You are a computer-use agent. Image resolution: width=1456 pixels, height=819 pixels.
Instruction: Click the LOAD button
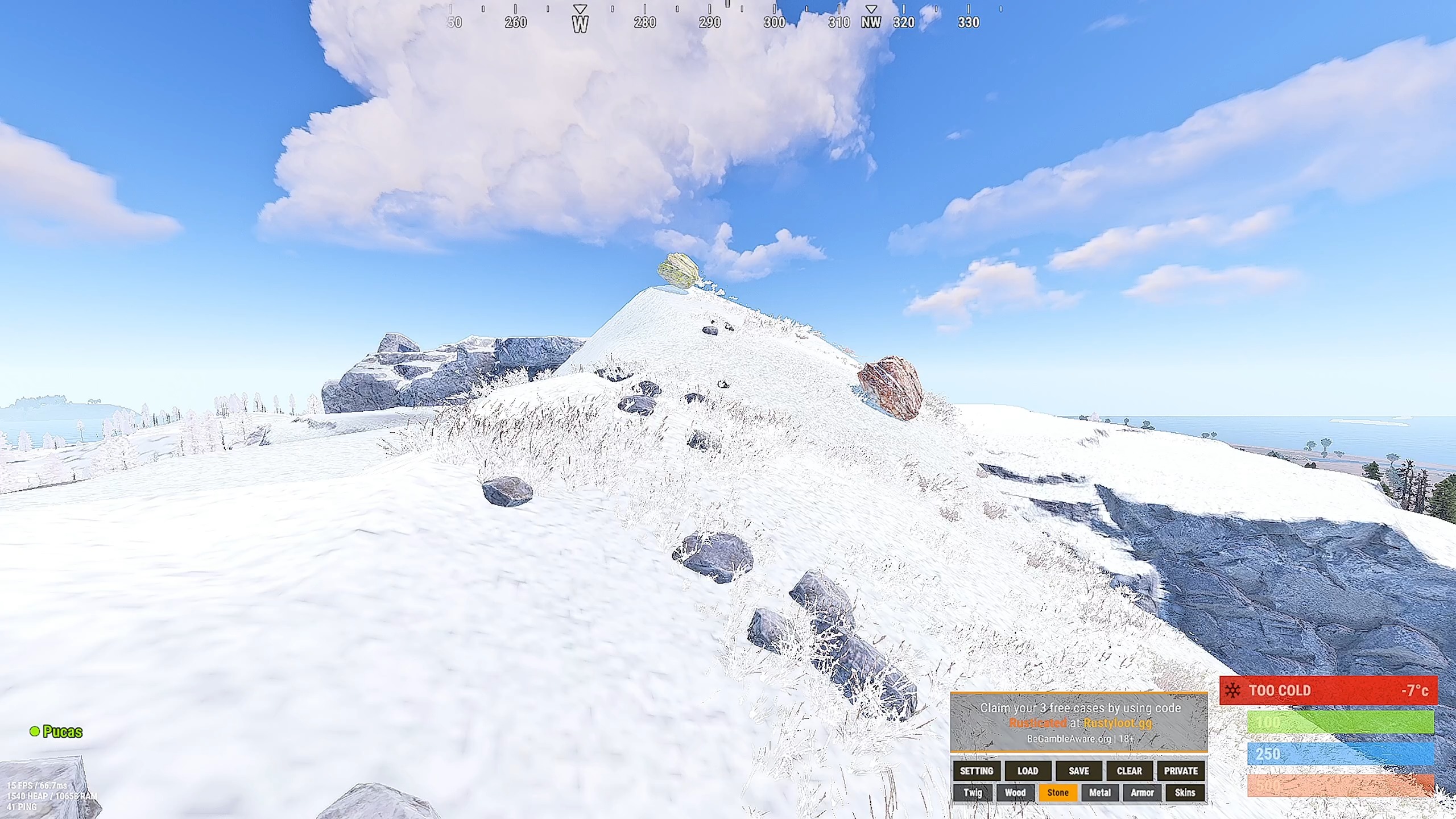point(1028,771)
